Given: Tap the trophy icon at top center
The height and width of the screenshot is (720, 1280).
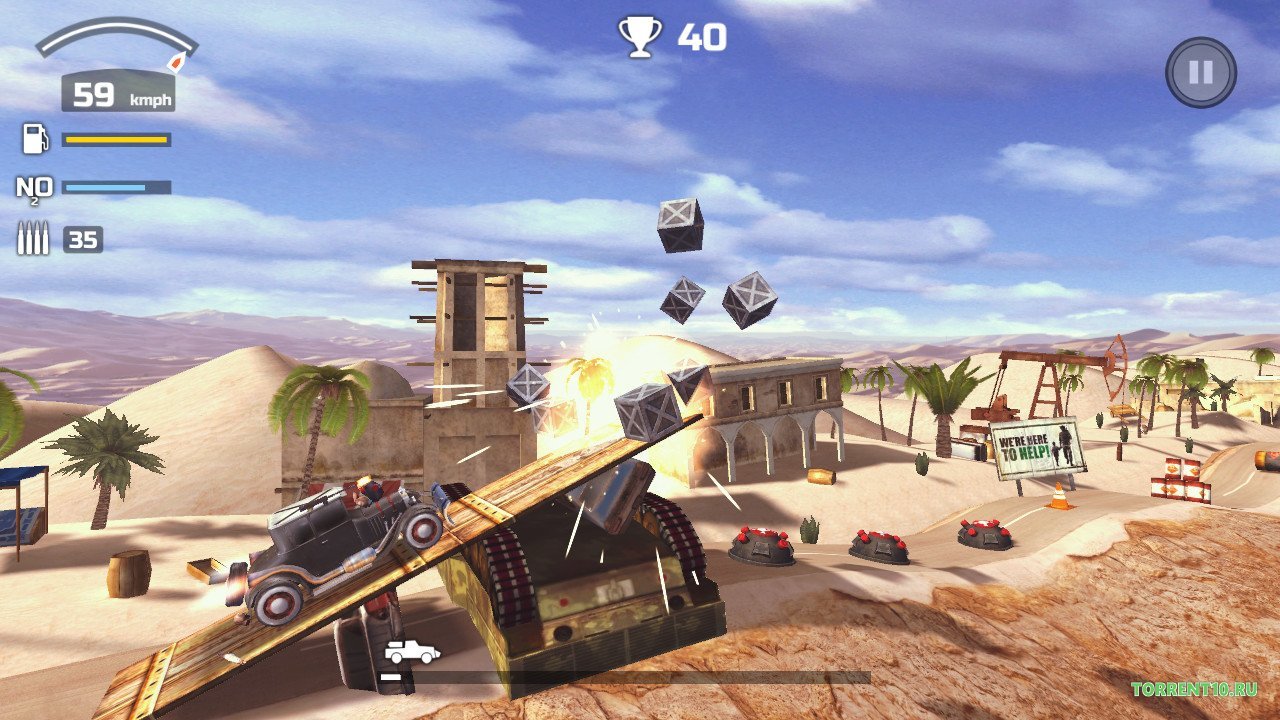Looking at the screenshot, I should [638, 38].
